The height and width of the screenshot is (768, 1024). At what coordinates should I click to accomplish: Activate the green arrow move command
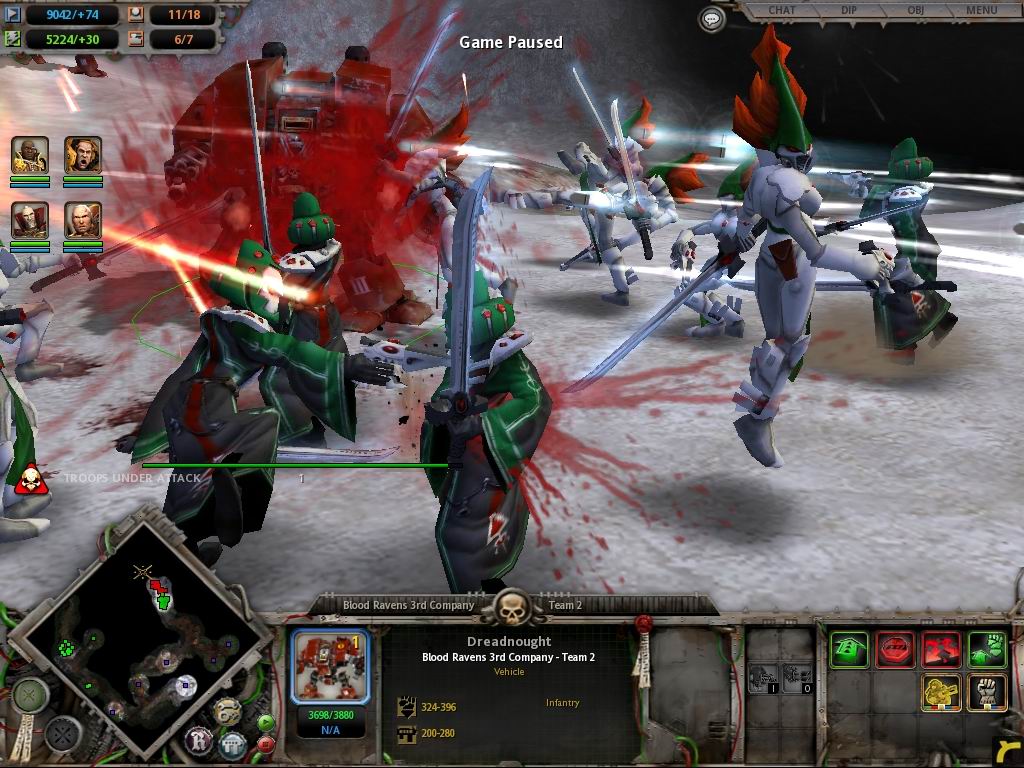(x=849, y=649)
